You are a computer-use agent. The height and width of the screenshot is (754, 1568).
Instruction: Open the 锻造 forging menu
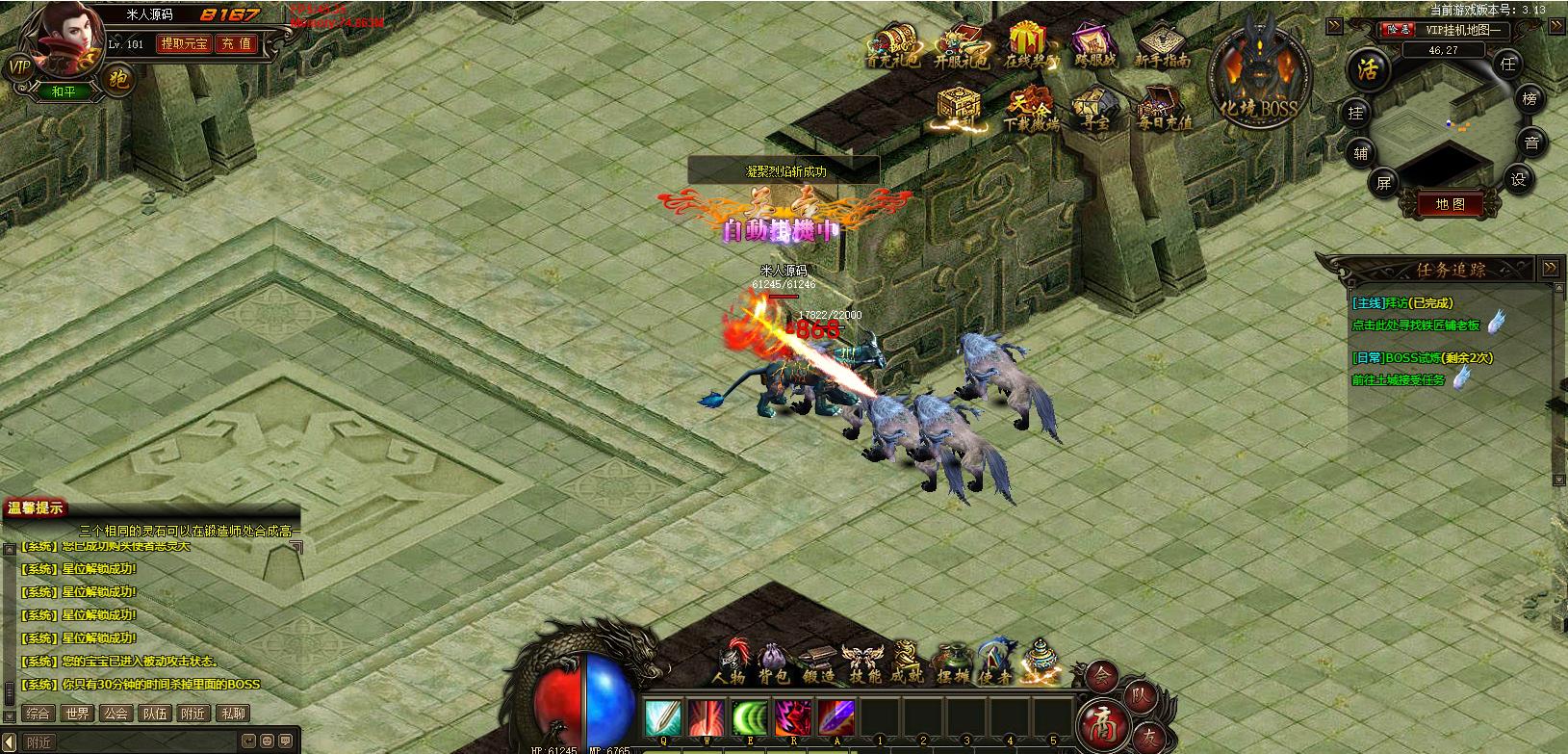click(x=820, y=663)
